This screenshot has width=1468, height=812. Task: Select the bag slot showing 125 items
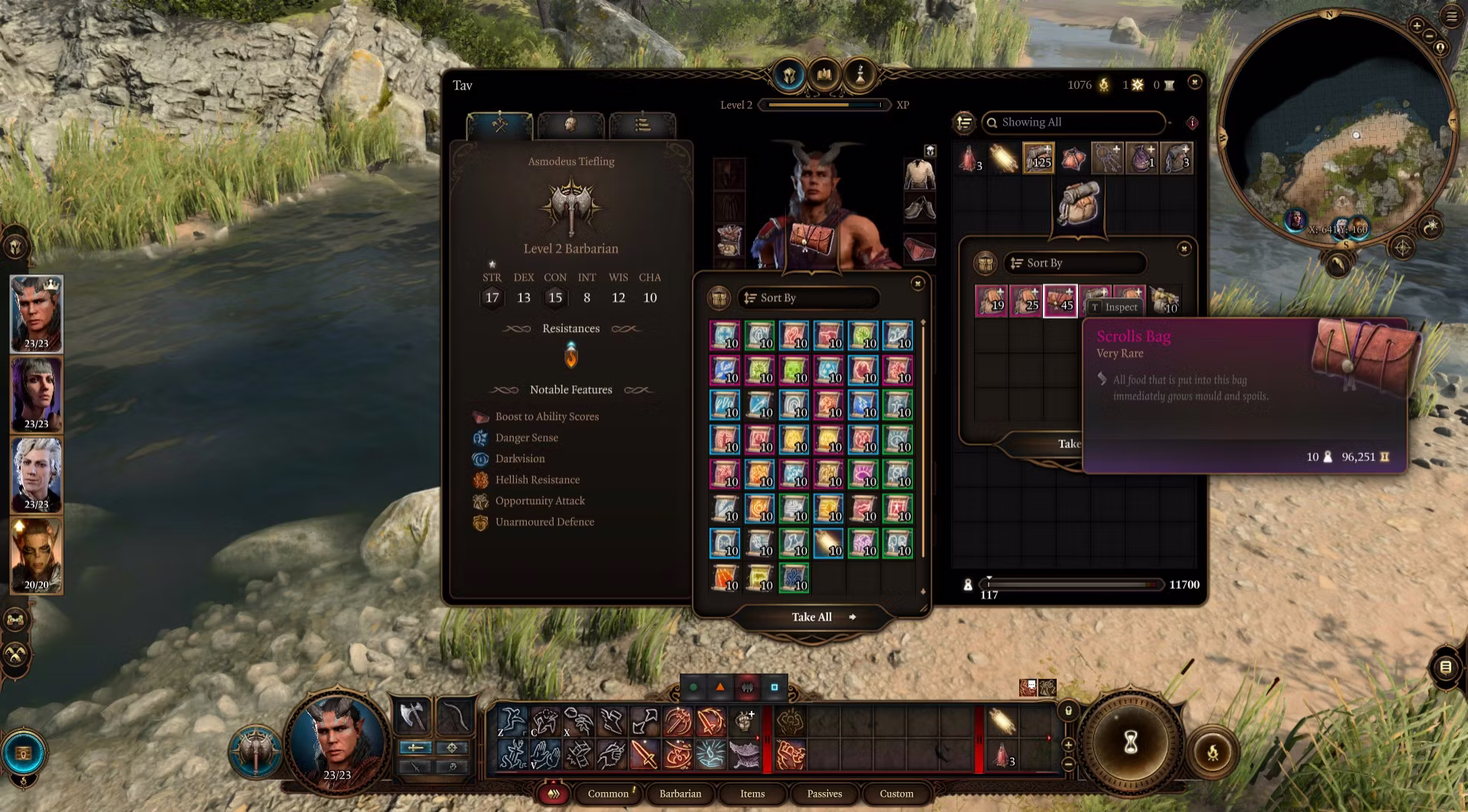click(1038, 158)
